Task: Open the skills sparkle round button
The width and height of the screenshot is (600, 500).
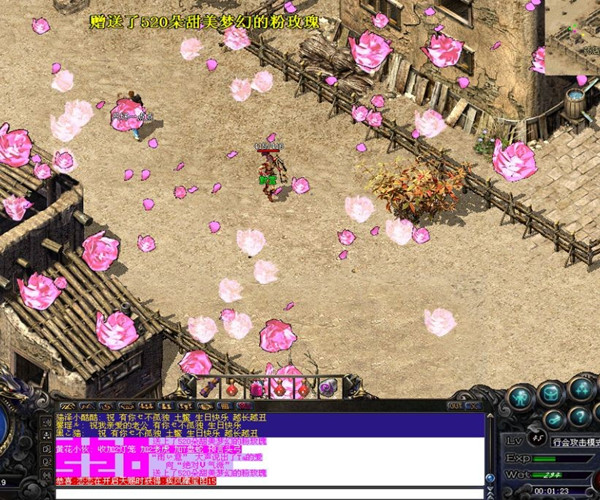Action: click(x=580, y=389)
